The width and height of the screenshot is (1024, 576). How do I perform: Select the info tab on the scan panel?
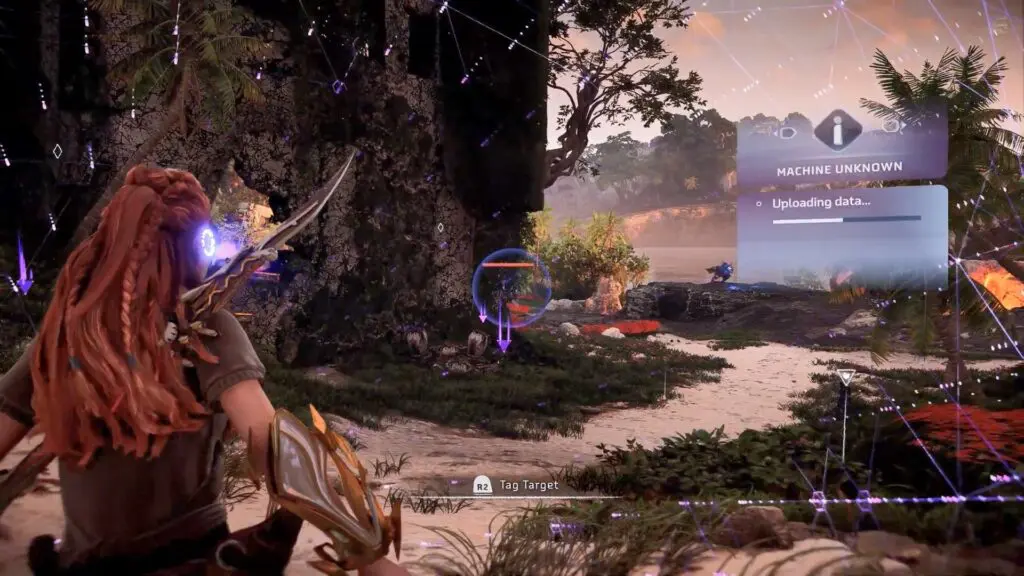(838, 129)
